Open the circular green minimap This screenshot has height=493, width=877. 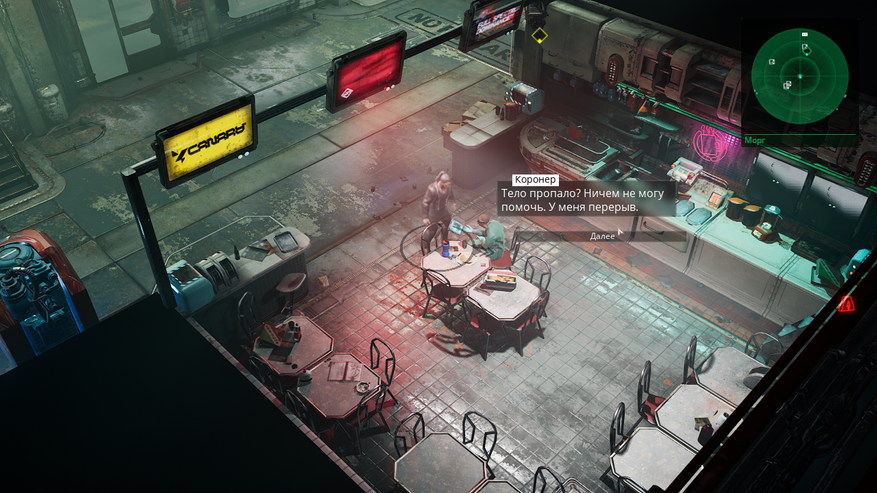tap(798, 75)
